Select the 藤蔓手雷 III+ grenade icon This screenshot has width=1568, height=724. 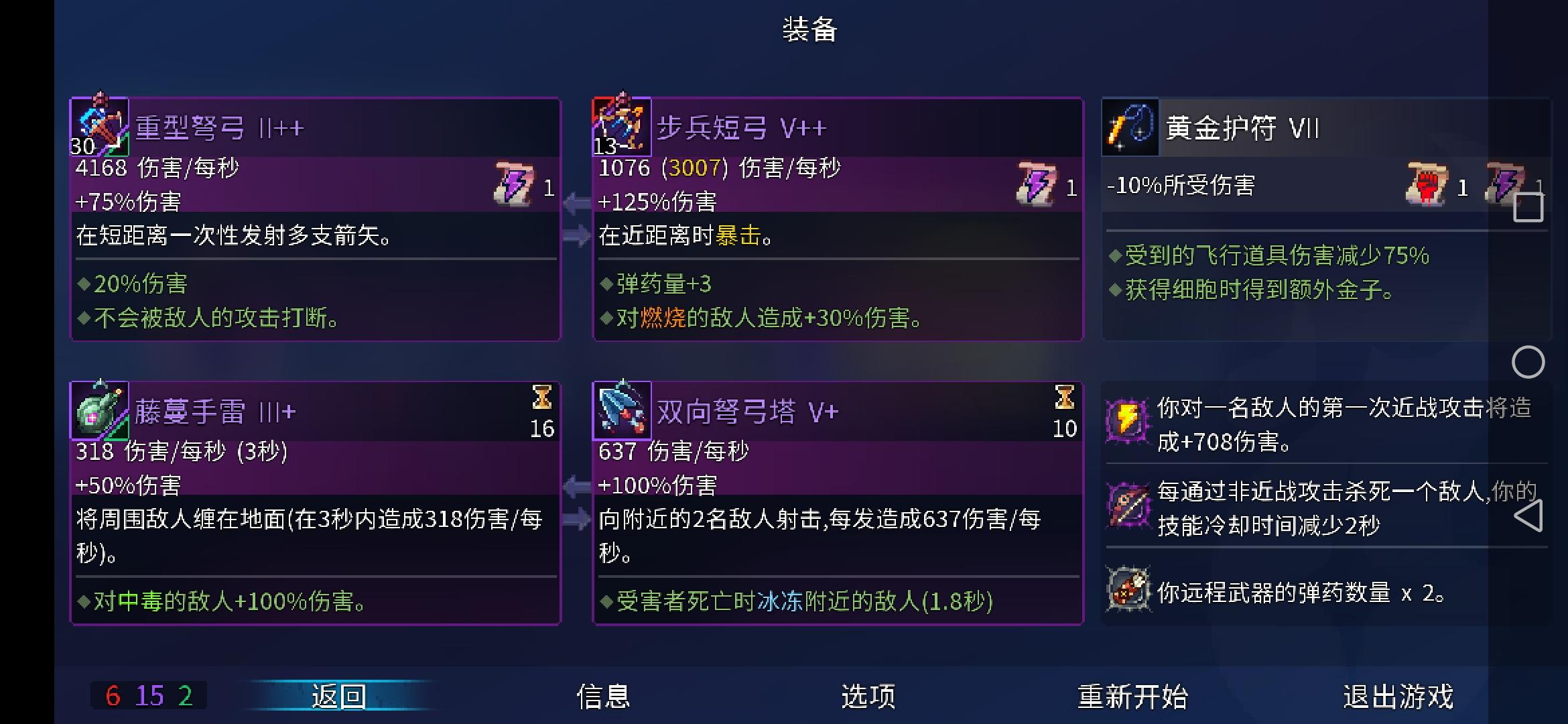pyautogui.click(x=99, y=409)
